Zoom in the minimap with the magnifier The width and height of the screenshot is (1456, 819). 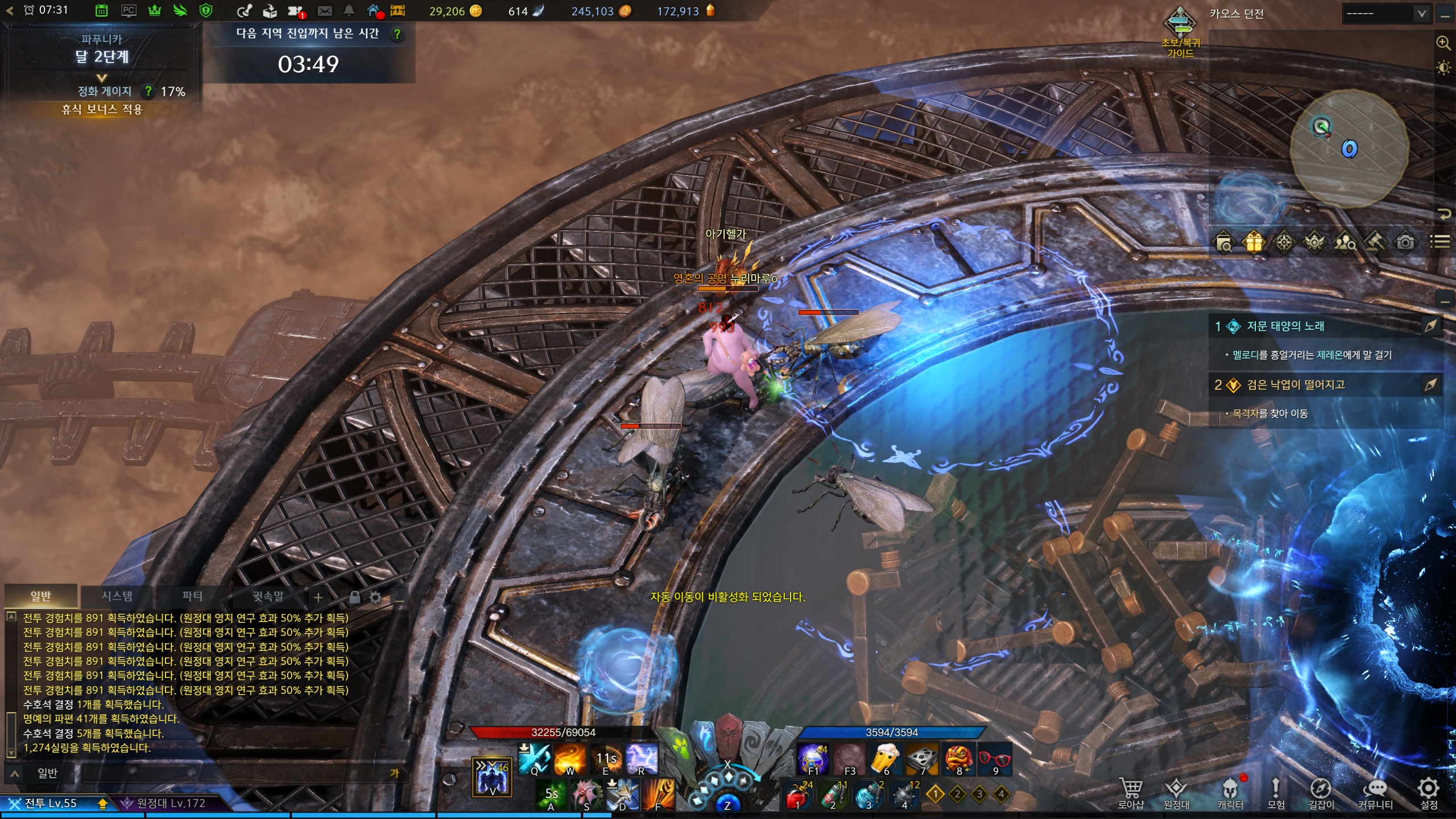(1443, 43)
